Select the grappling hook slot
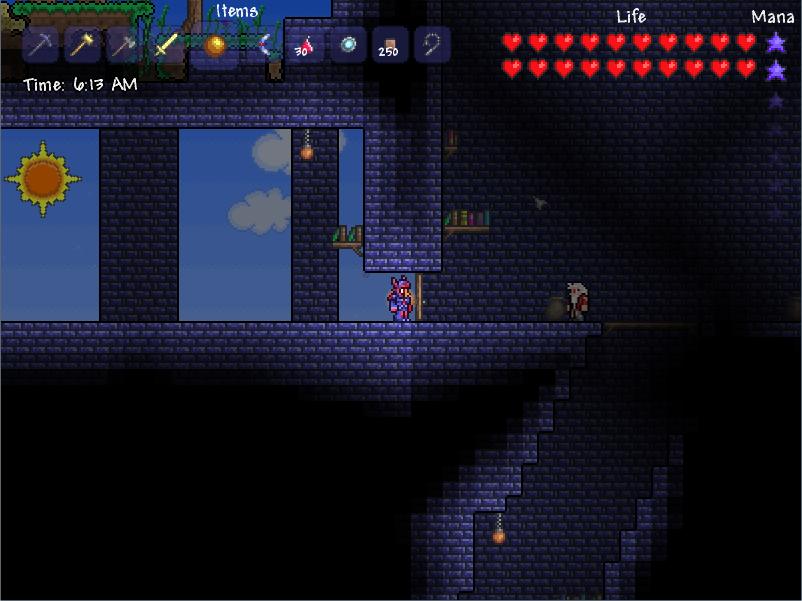Image resolution: width=802 pixels, height=601 pixels. tap(432, 45)
